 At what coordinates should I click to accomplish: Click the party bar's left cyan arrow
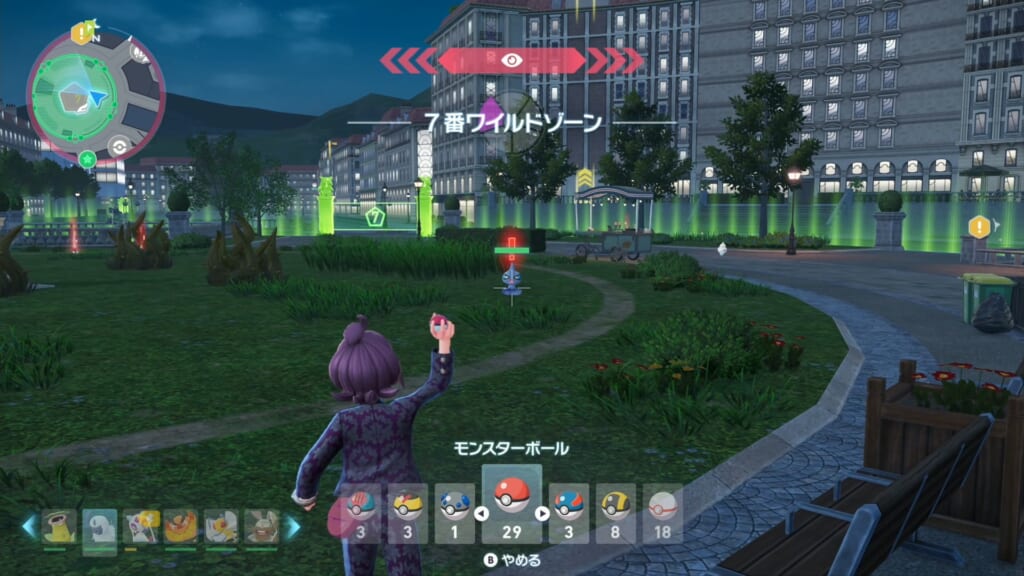click(x=29, y=526)
